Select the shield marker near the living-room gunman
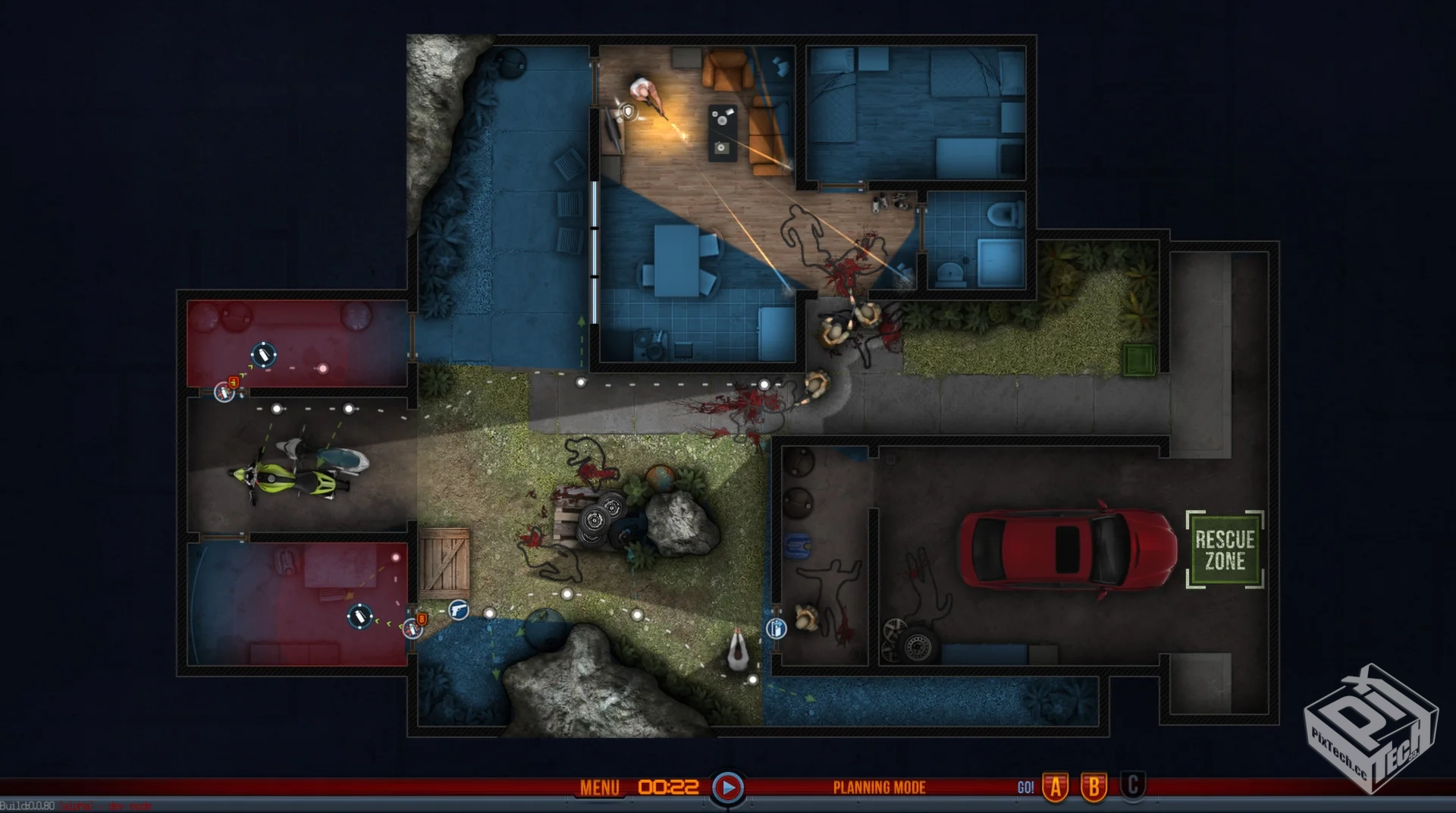1456x813 pixels. pyautogui.click(x=627, y=112)
